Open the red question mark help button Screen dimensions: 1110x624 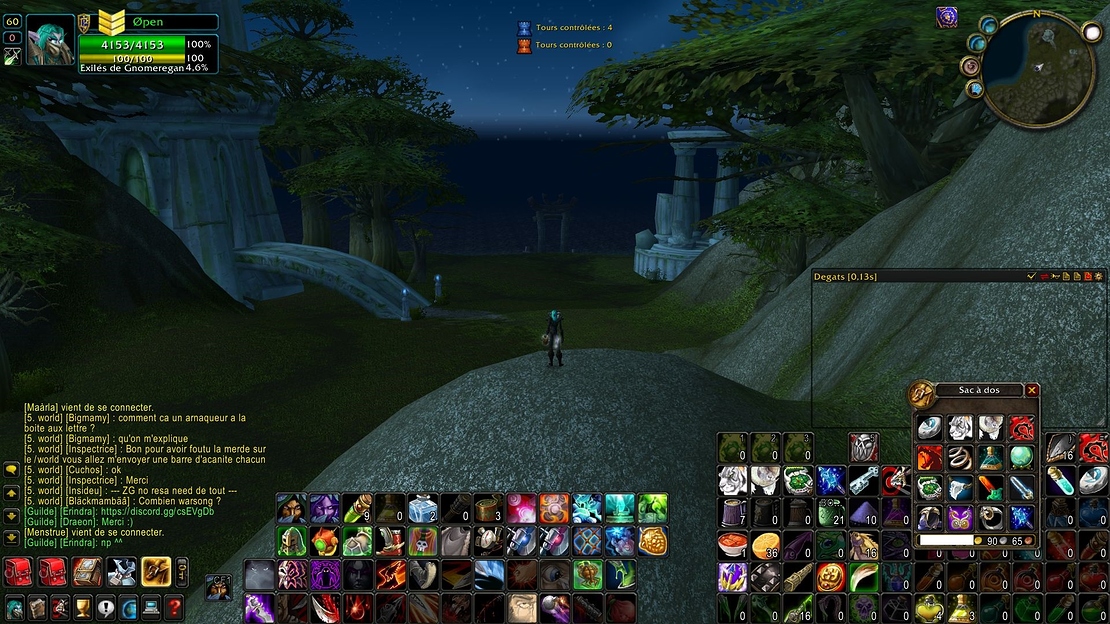click(174, 607)
